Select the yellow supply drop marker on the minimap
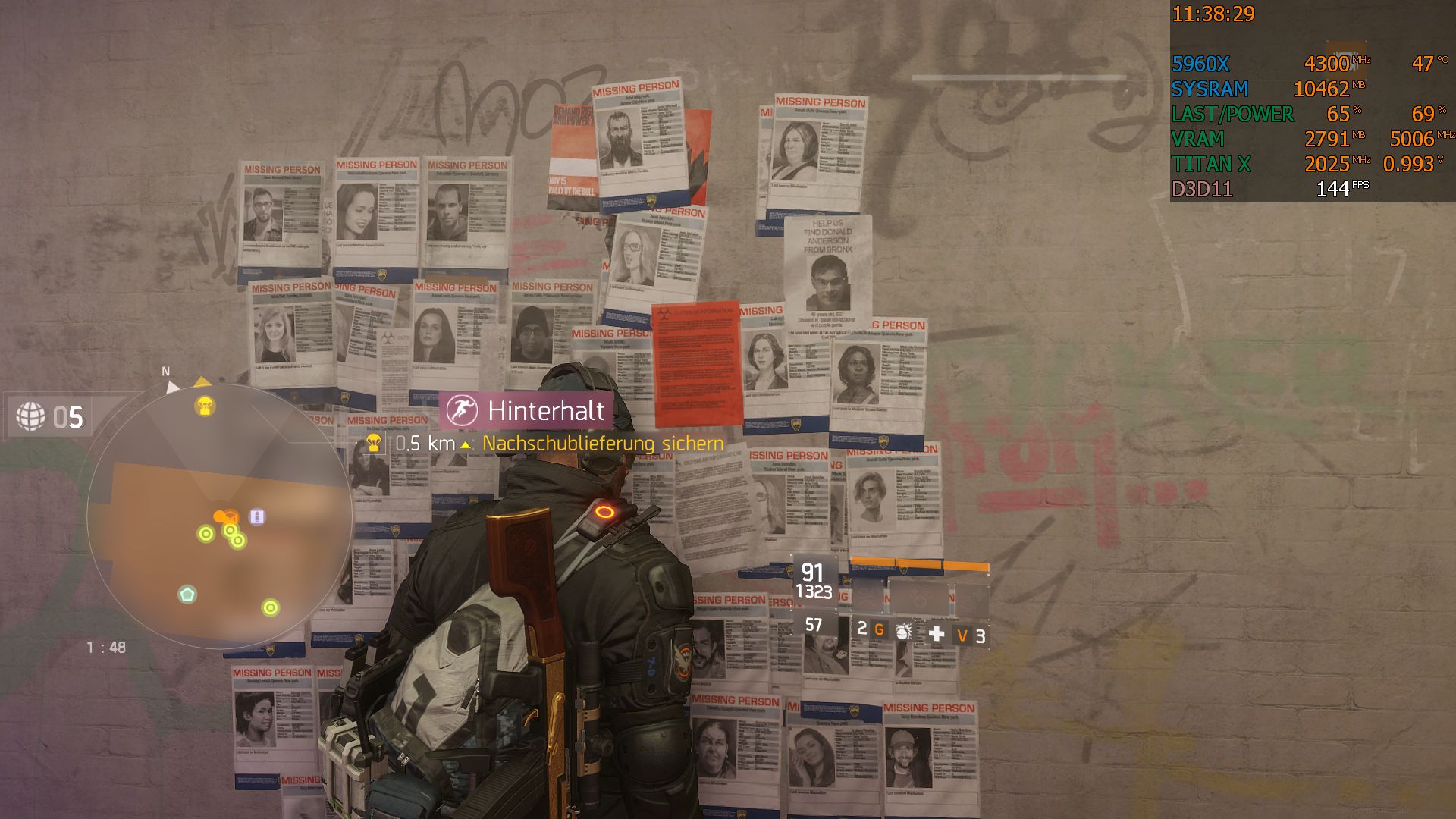The height and width of the screenshot is (819, 1456). [x=204, y=404]
